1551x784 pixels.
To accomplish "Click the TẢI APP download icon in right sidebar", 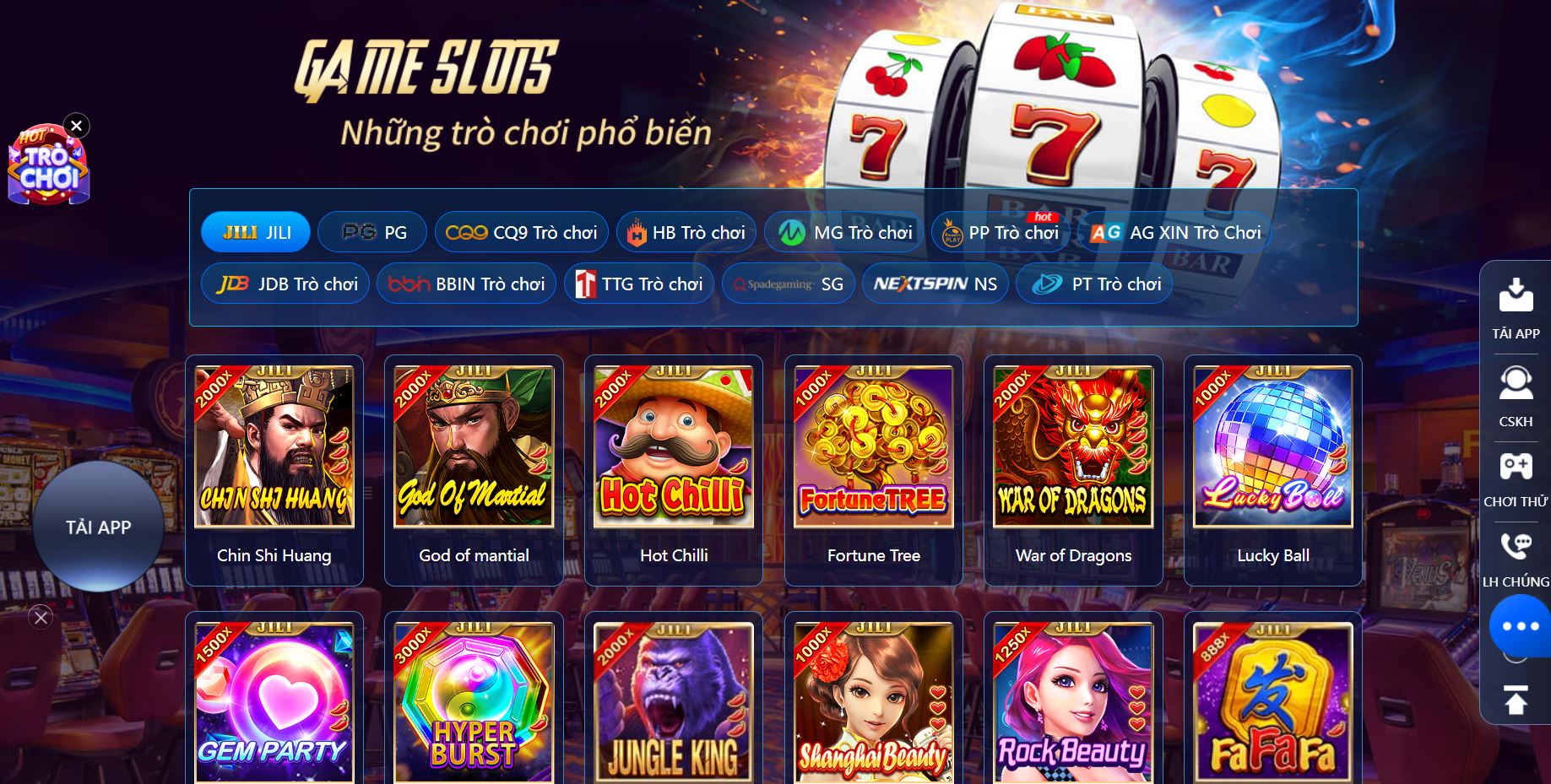I will coord(1516,297).
